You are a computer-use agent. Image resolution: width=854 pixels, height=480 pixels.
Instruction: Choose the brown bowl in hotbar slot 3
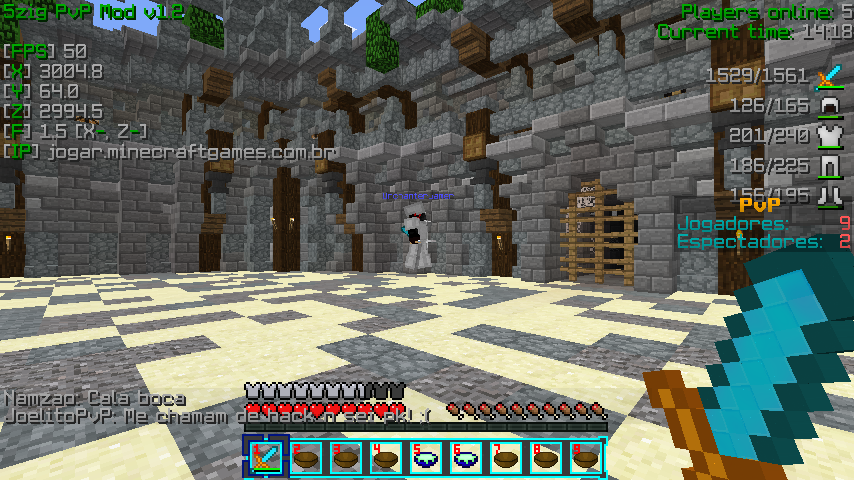346,457
